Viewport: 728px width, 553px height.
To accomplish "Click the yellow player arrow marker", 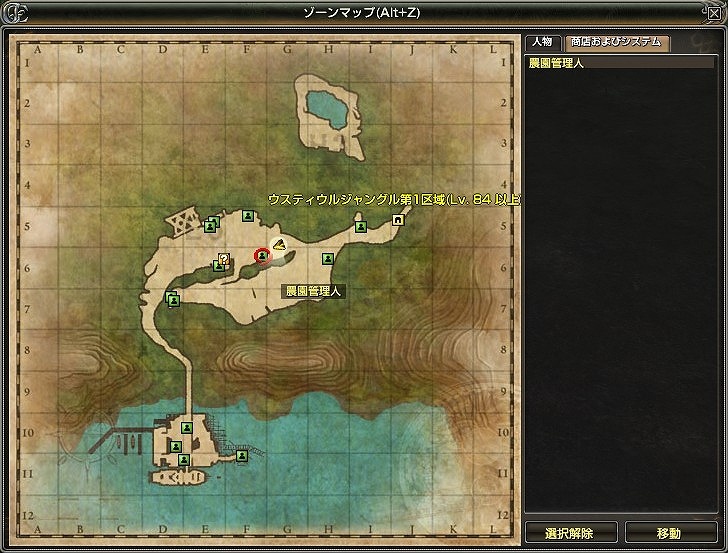I will 280,243.
